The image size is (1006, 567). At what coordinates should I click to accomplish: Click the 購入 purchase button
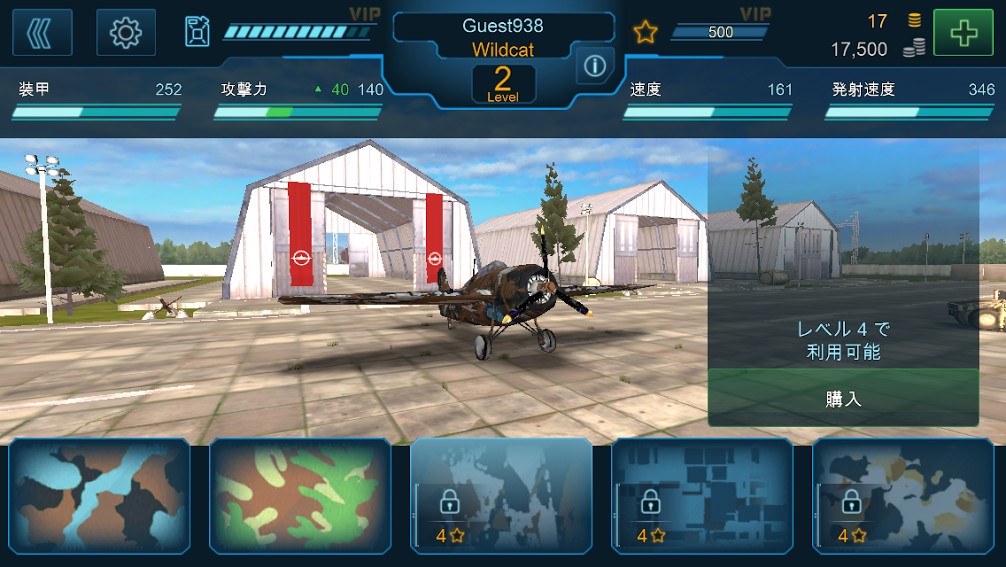click(843, 398)
